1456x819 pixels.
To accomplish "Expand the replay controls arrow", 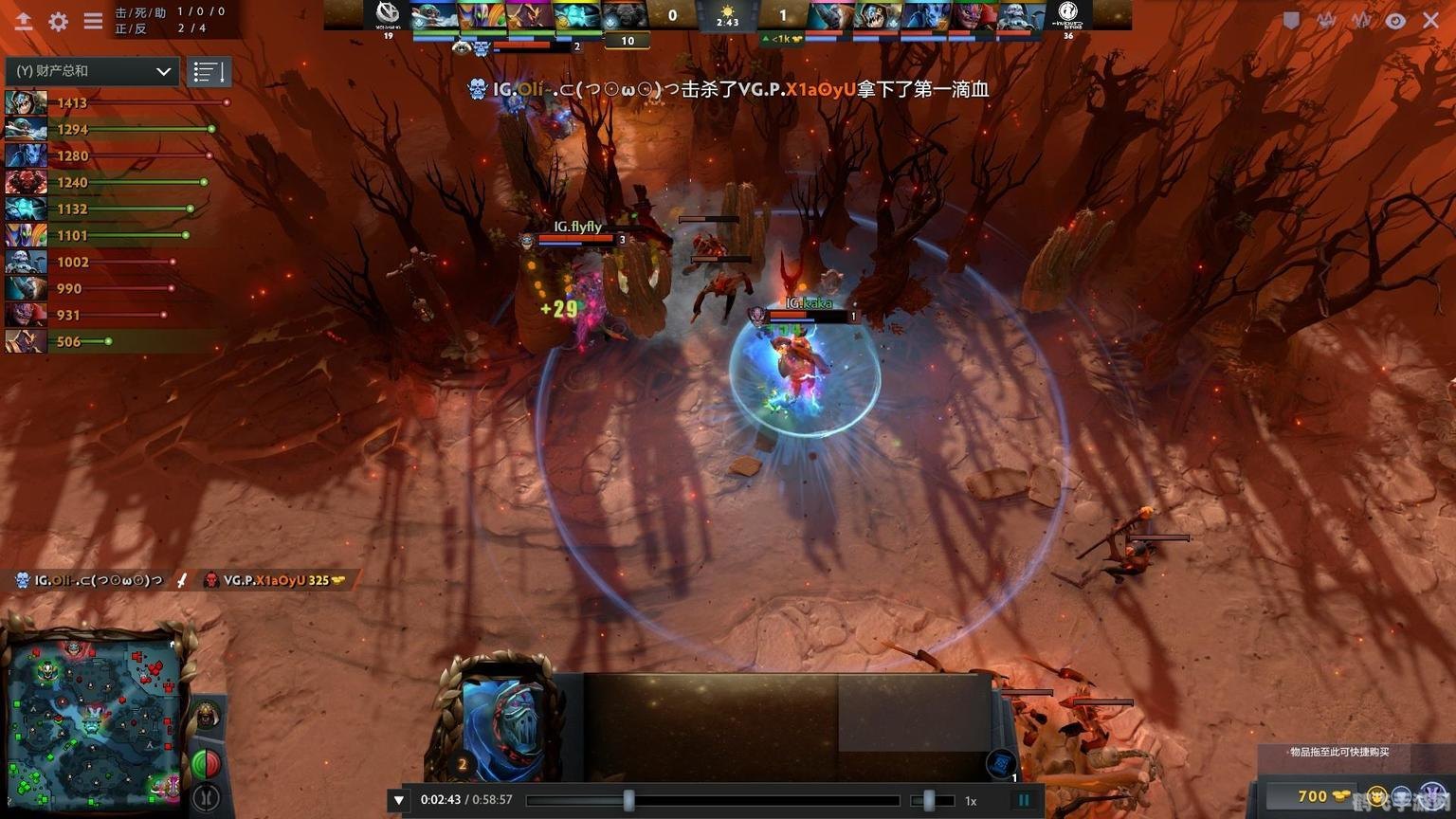I will (x=399, y=800).
